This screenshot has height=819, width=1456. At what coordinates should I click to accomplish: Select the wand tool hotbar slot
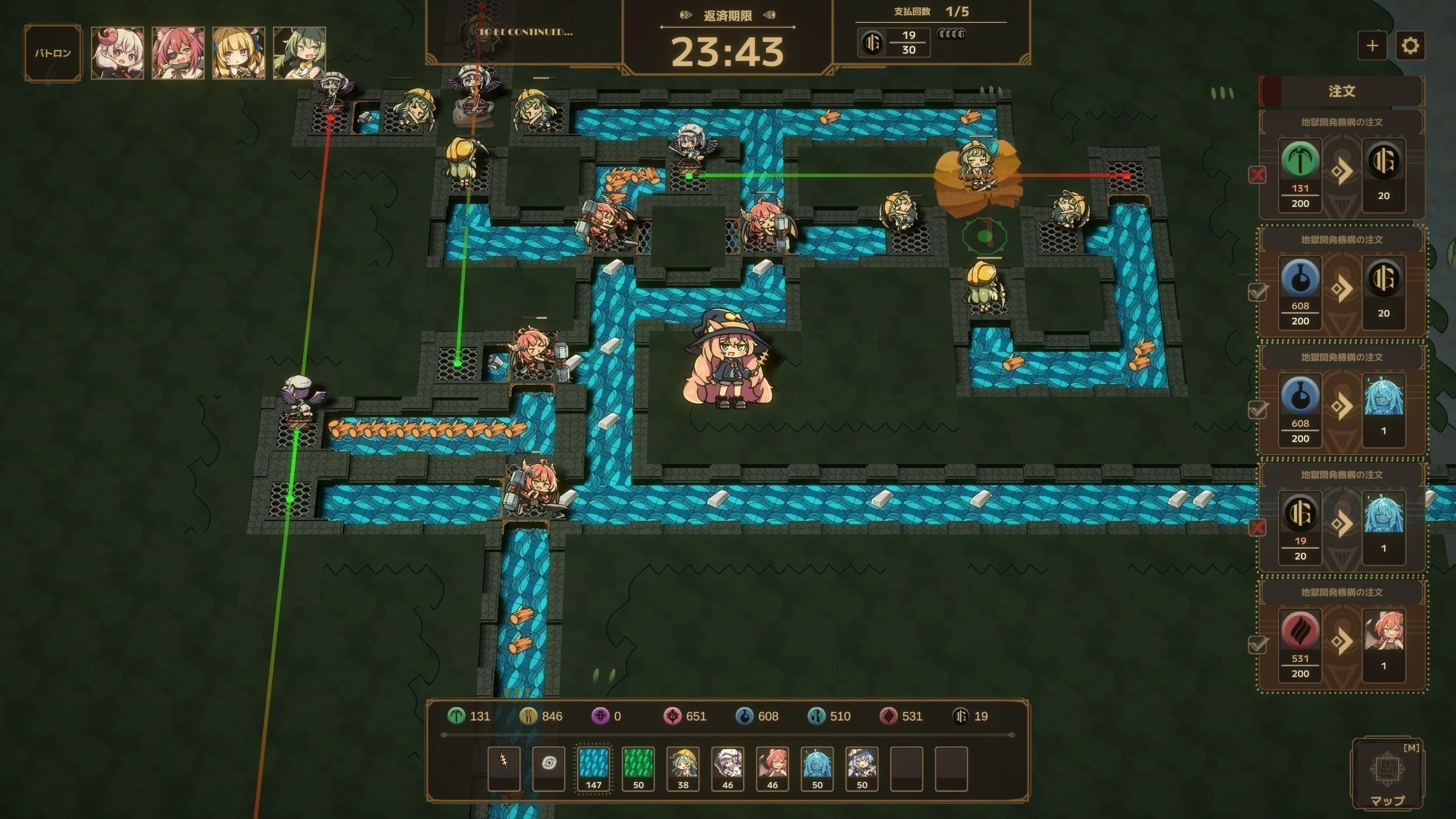(x=504, y=768)
